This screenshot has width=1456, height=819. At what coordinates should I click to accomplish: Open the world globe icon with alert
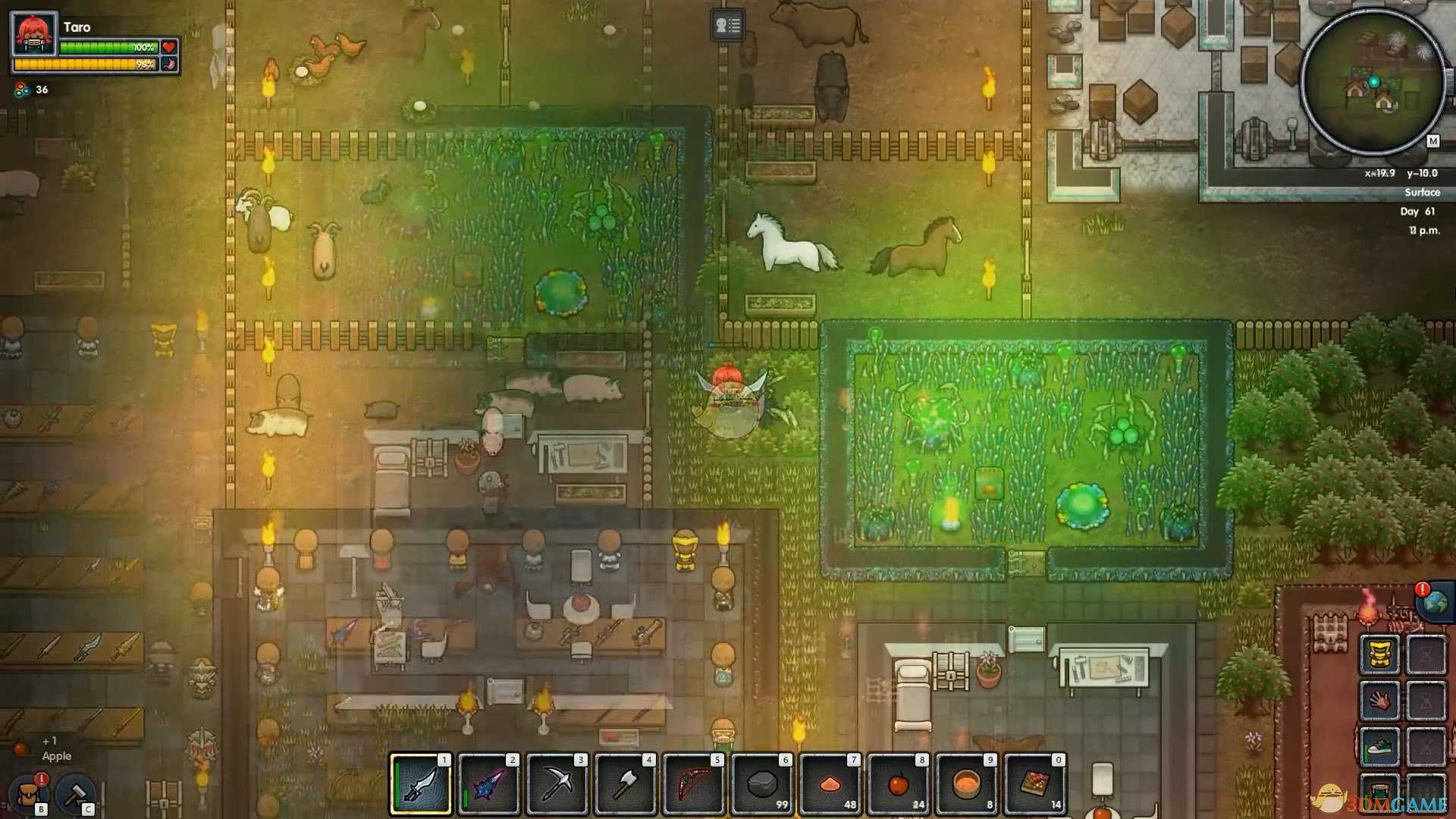point(1434,603)
